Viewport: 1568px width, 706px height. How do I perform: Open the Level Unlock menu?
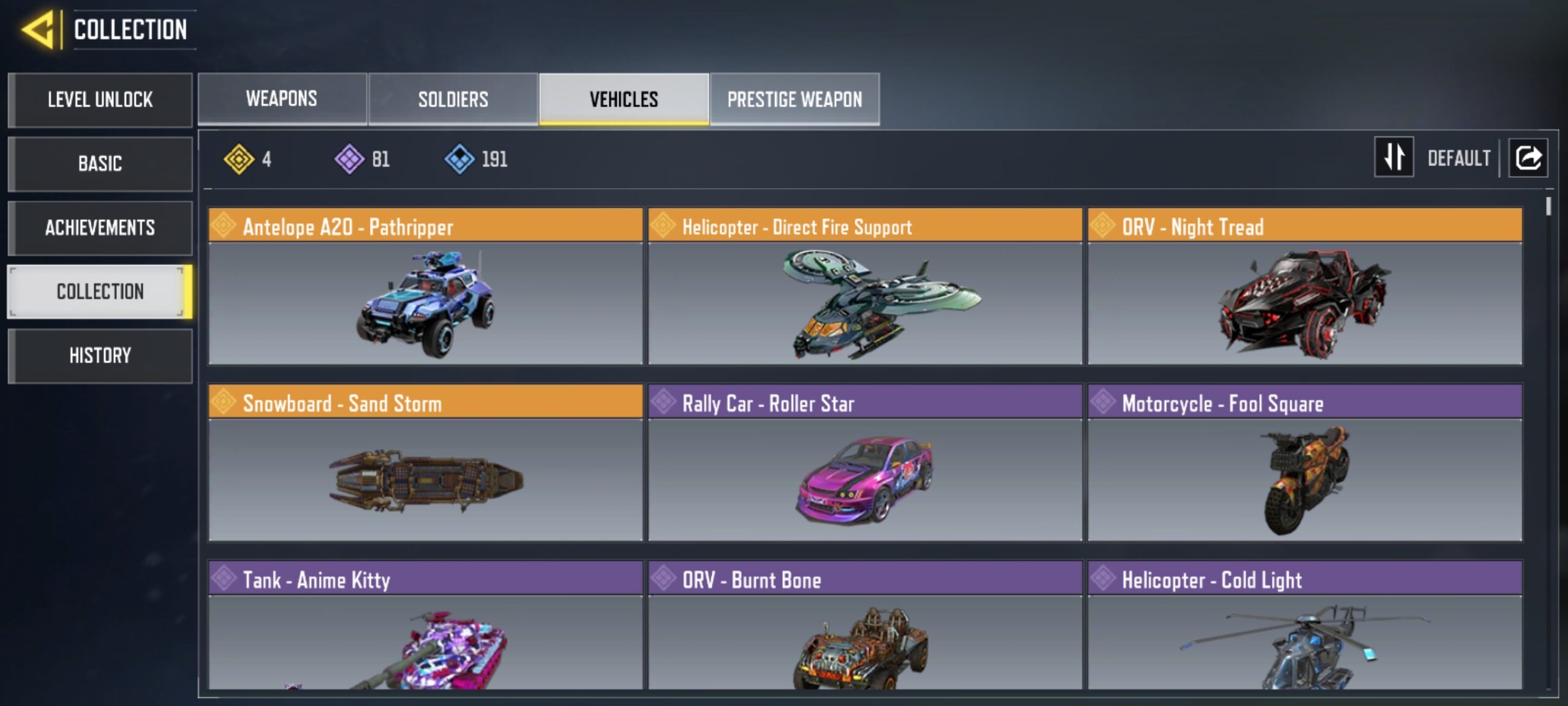click(x=100, y=100)
